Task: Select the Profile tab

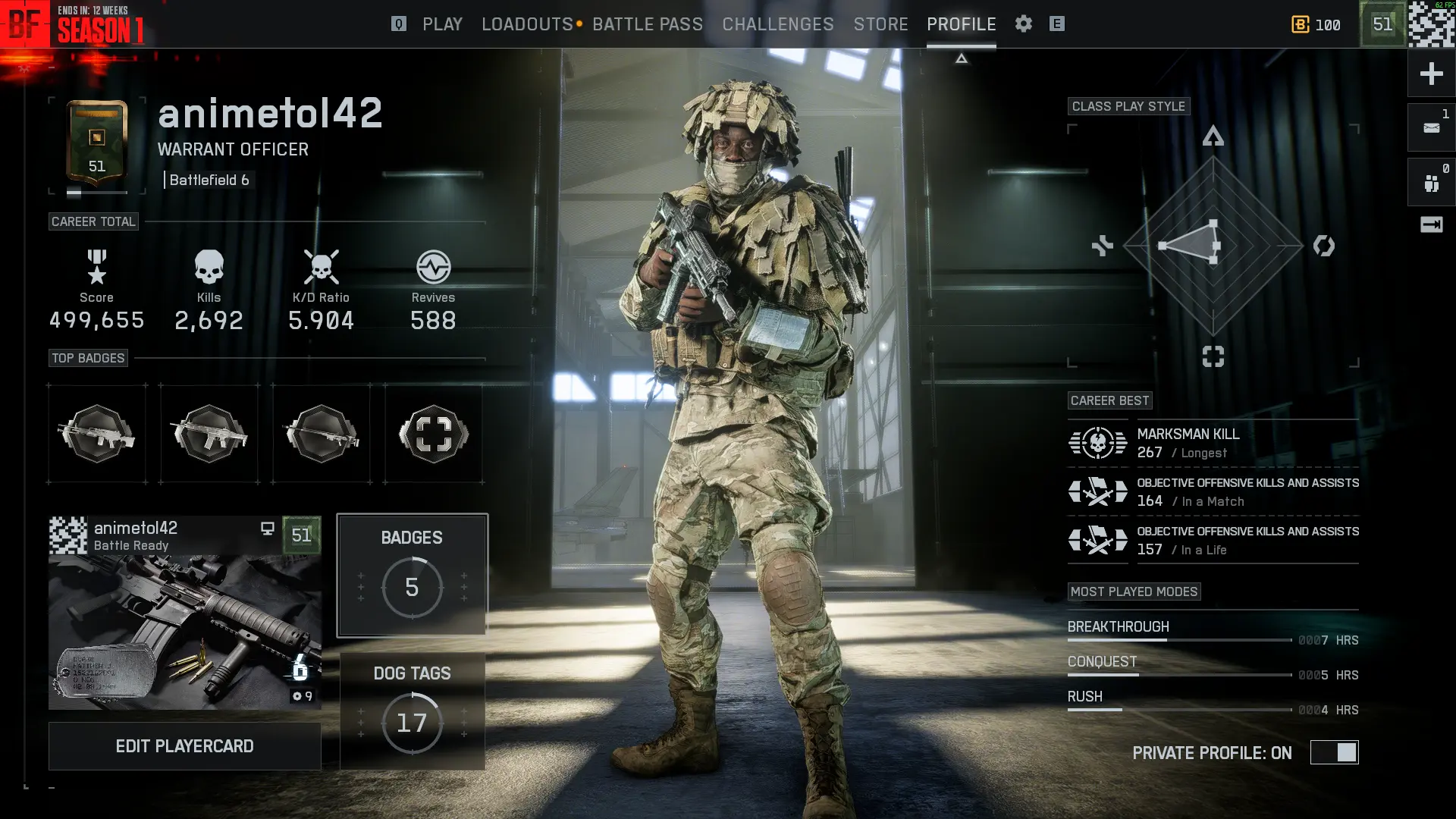Action: tap(961, 24)
